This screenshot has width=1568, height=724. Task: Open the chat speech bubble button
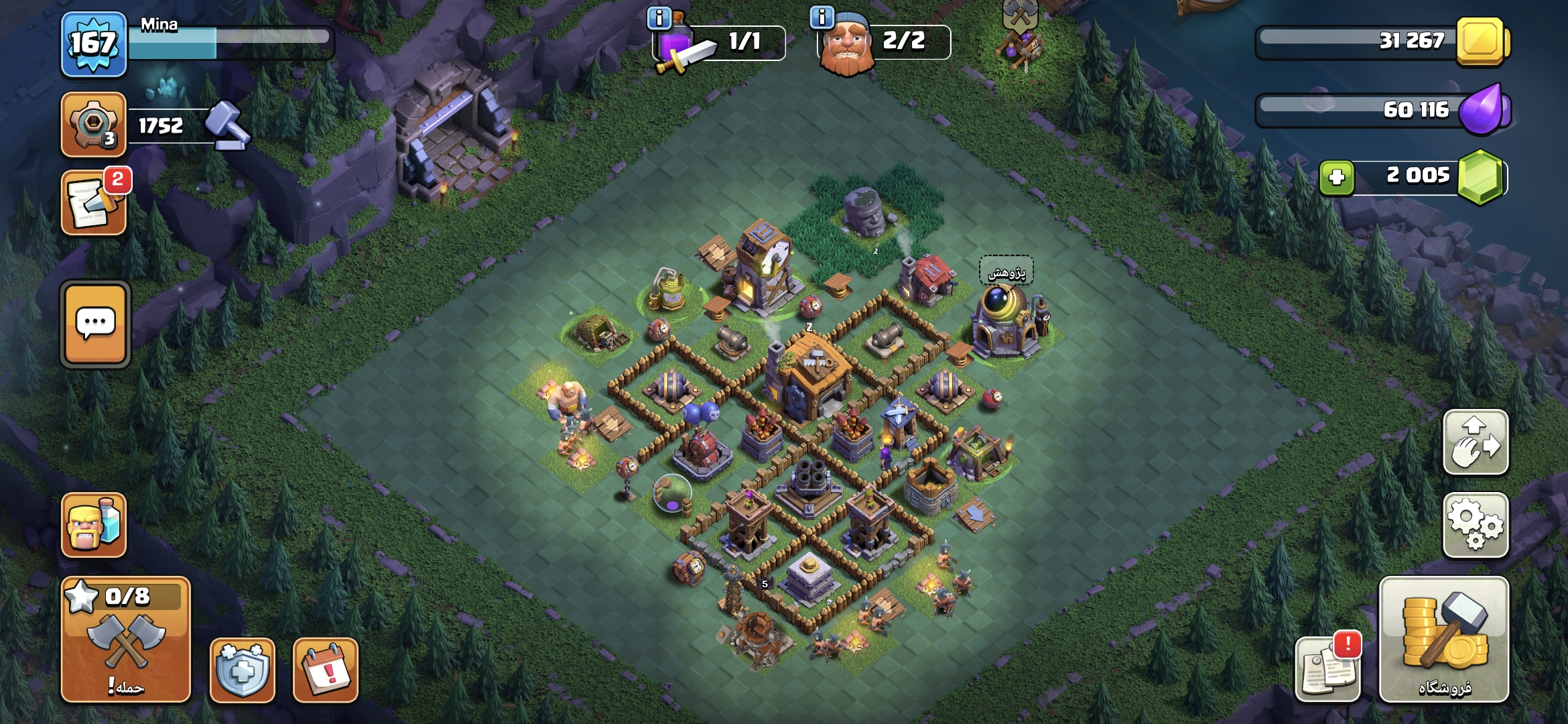point(95,324)
